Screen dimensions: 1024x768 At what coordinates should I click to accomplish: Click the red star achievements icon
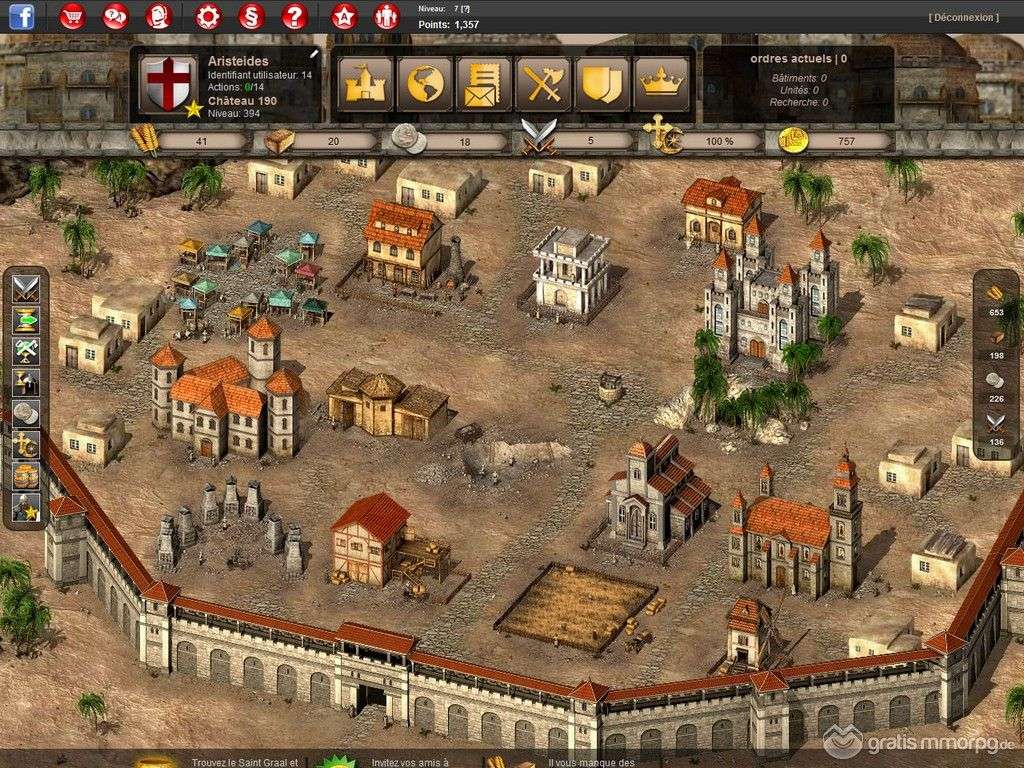coord(343,16)
